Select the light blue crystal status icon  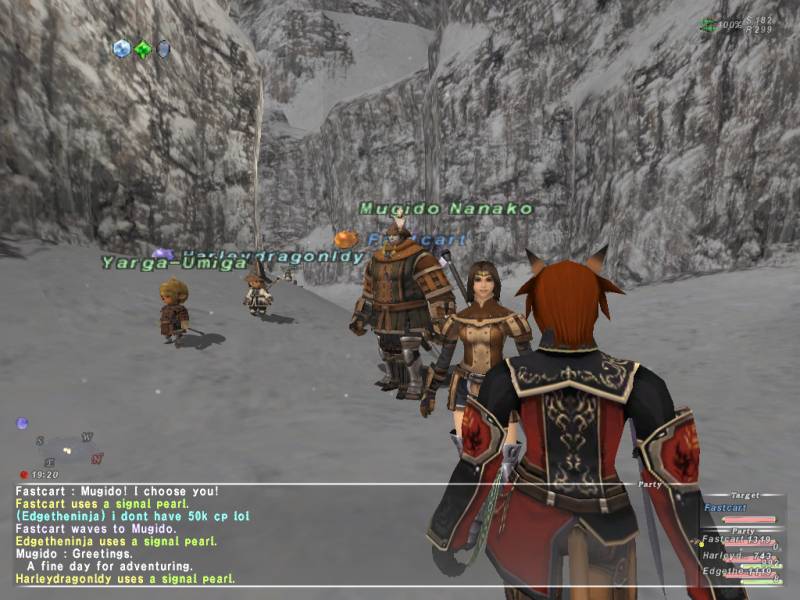point(122,48)
